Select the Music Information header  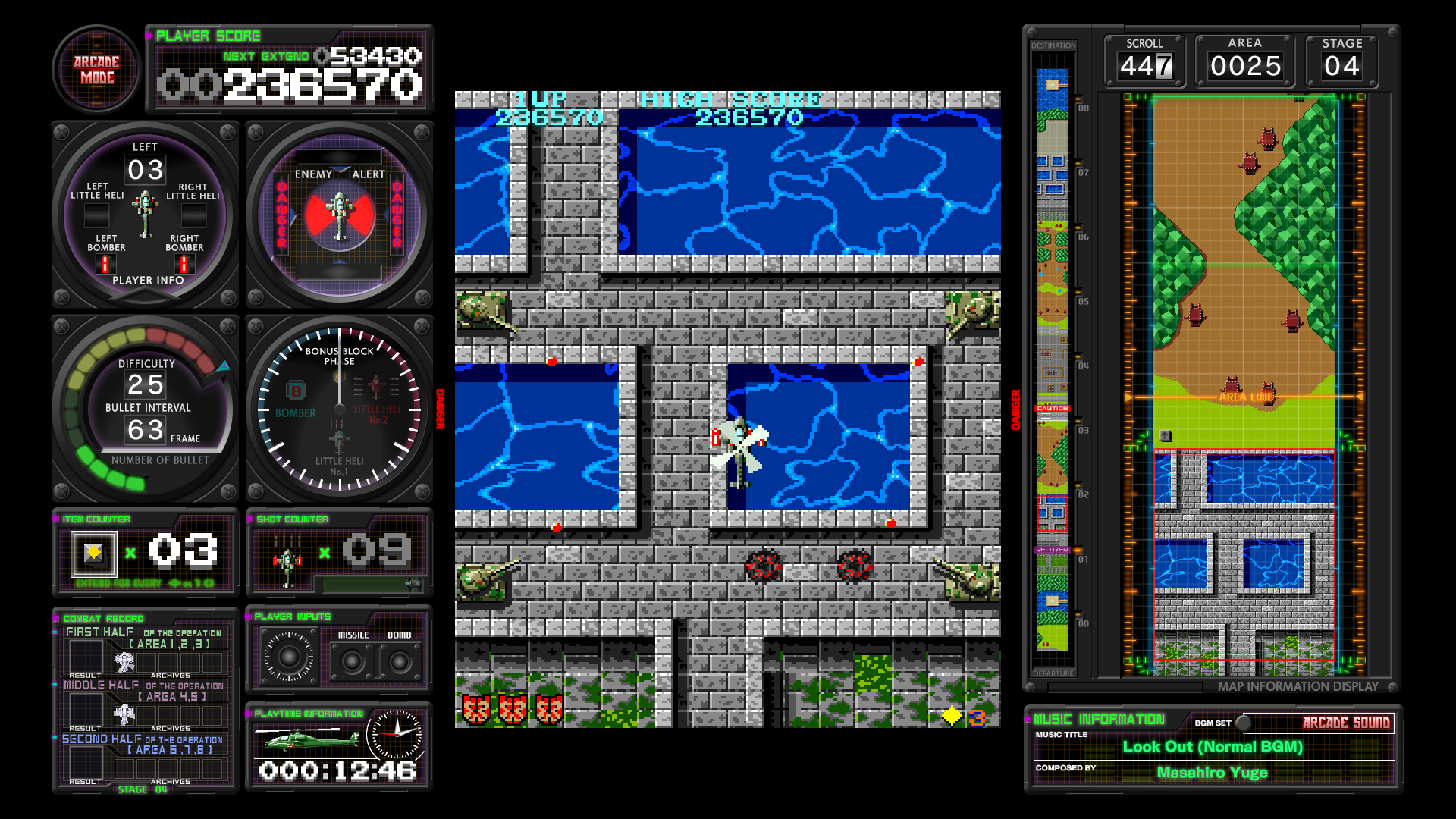click(x=1099, y=719)
